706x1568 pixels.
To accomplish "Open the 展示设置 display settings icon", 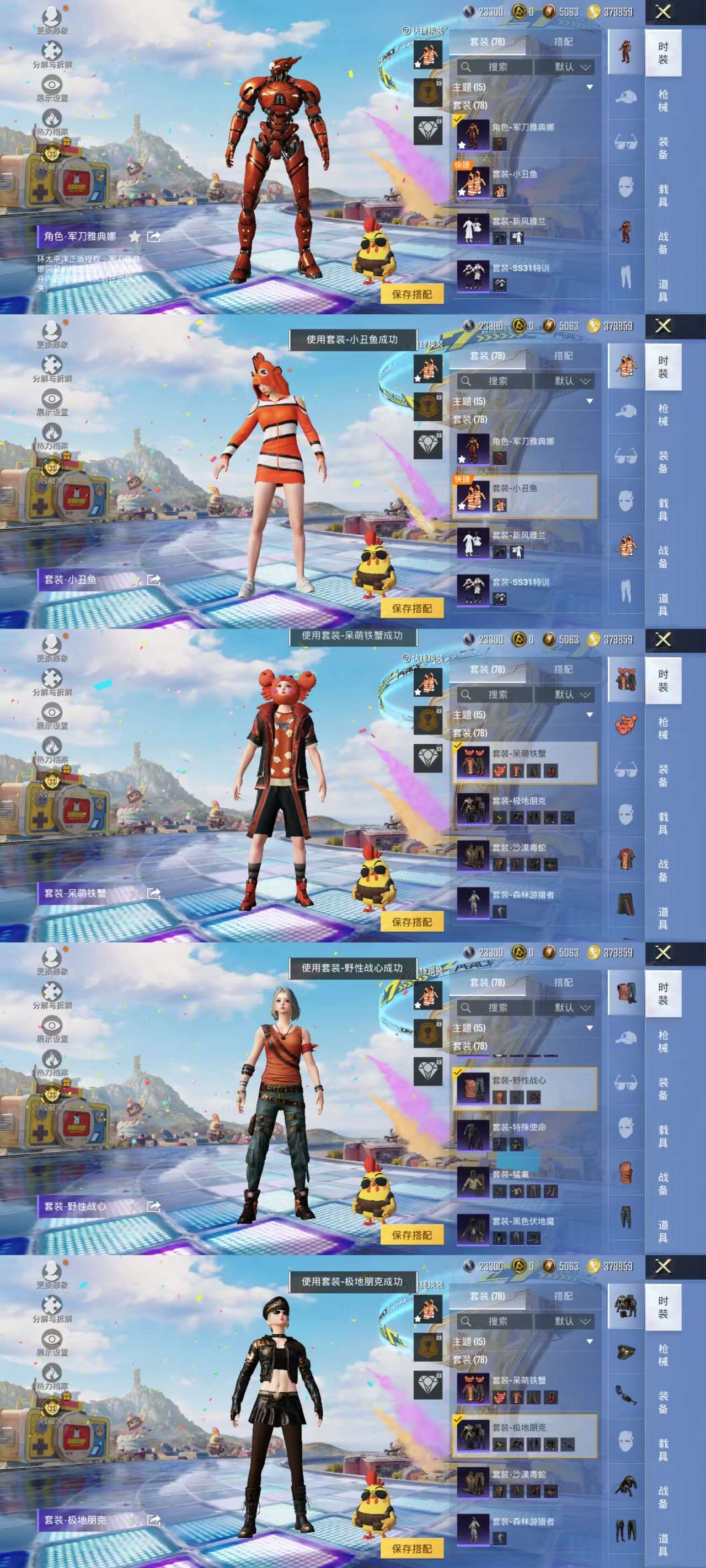I will pos(52,84).
